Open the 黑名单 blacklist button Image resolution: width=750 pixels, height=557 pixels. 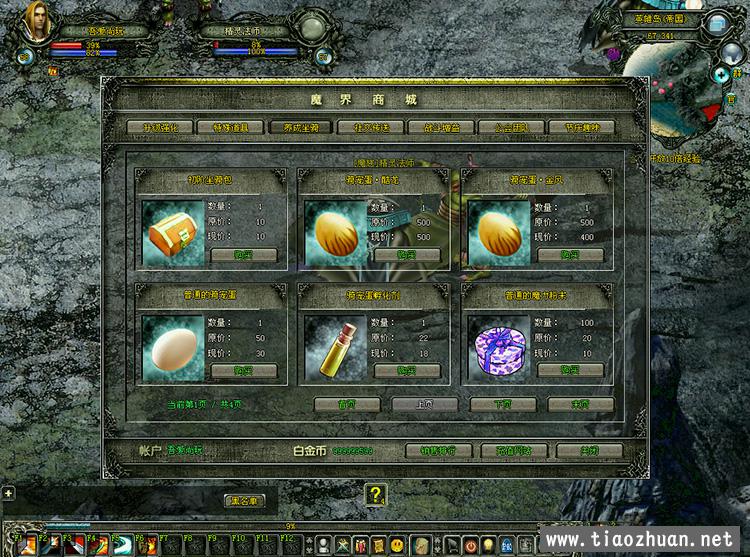point(243,500)
